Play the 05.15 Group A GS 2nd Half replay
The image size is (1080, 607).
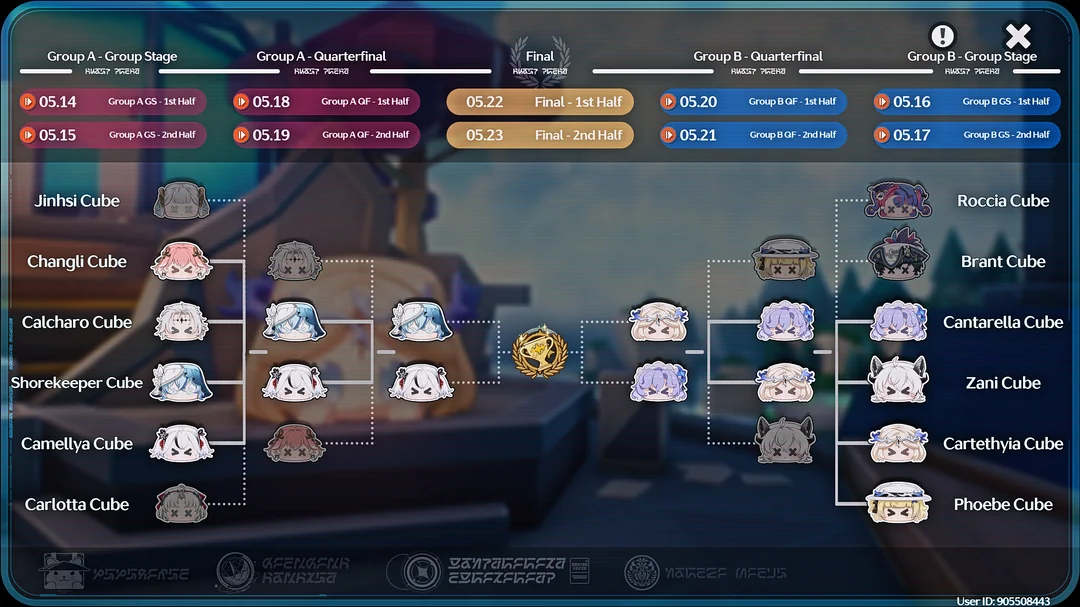pyautogui.click(x=113, y=135)
